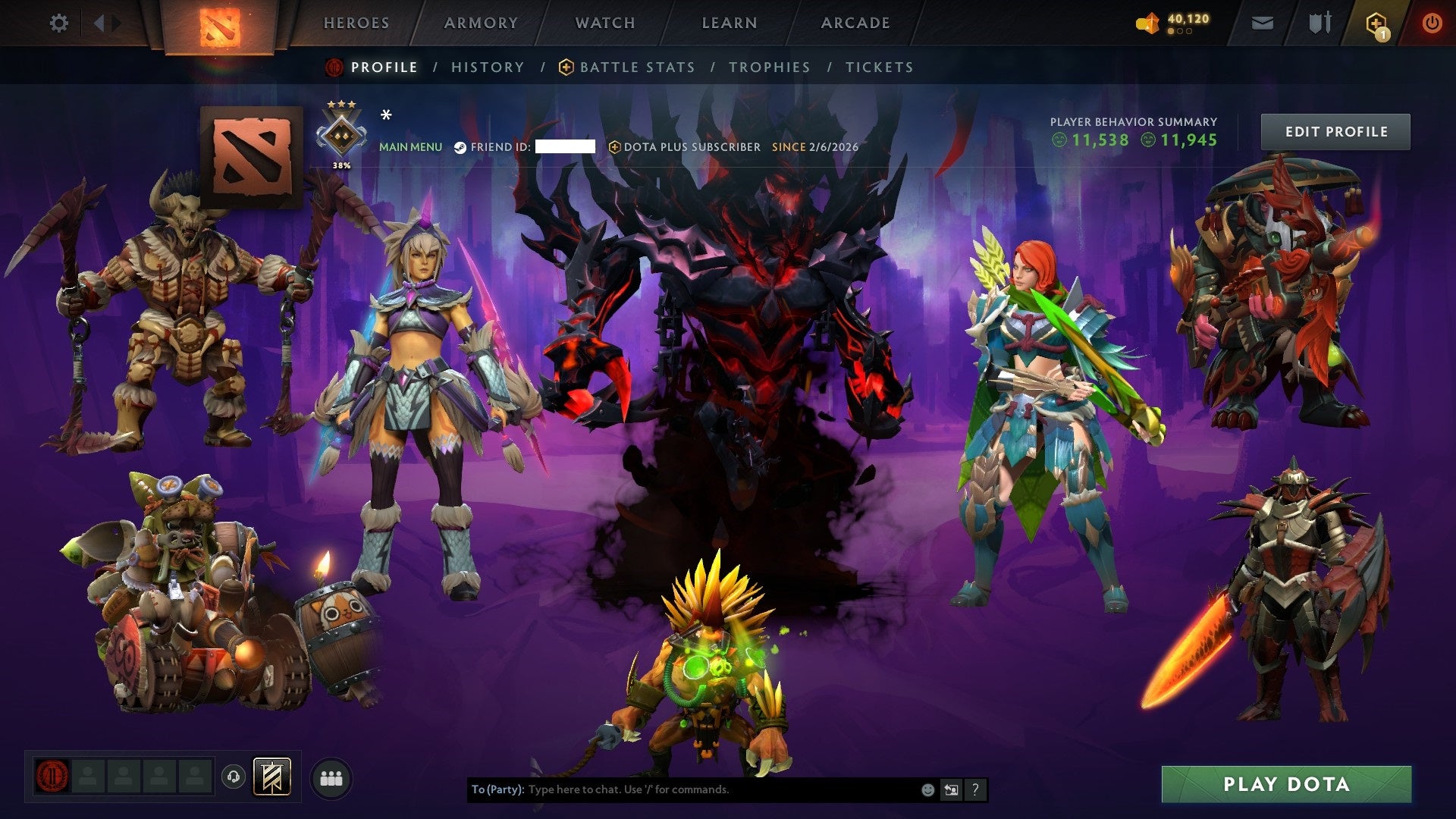Click the chat commands help question mark

tap(975, 789)
